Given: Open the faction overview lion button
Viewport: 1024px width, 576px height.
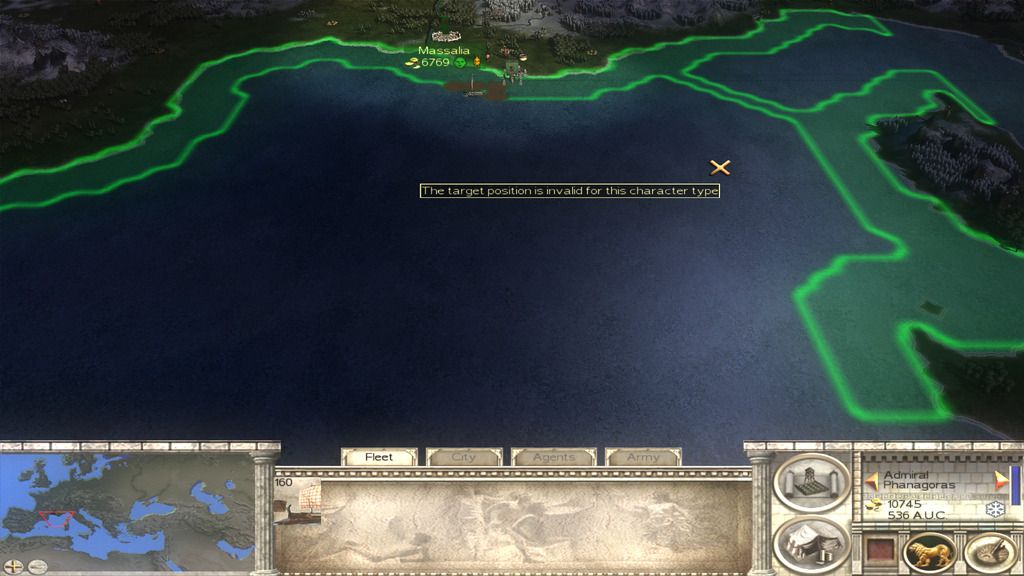Looking at the screenshot, I should pos(929,553).
